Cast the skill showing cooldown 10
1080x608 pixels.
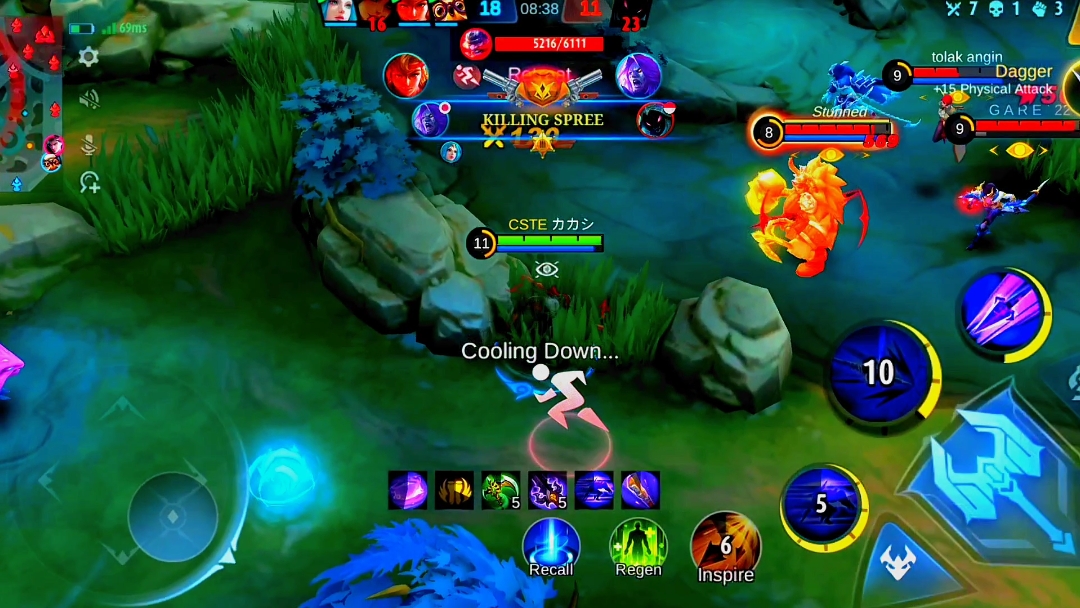tap(878, 373)
